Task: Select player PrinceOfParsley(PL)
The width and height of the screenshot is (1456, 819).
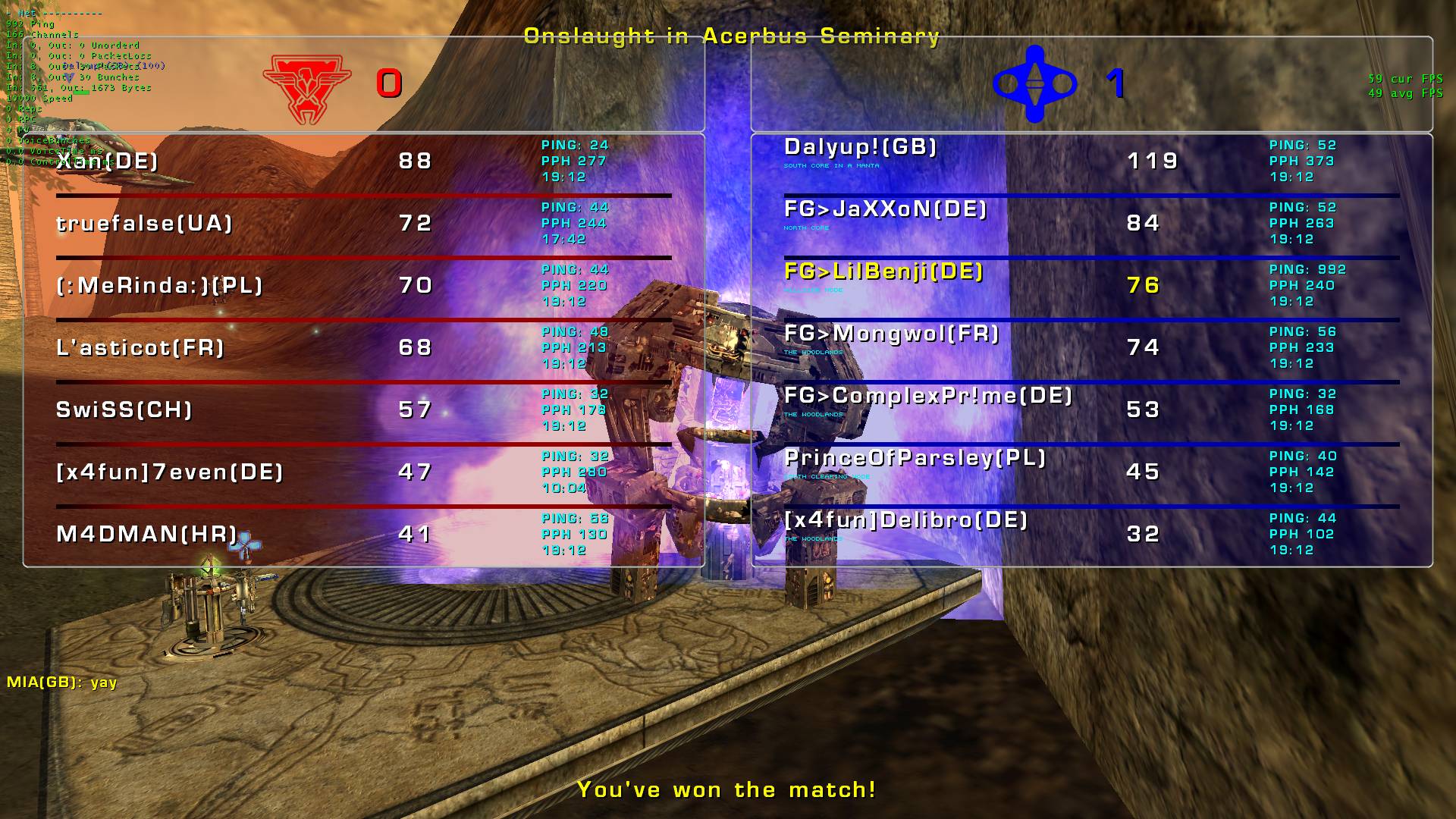Action: click(915, 458)
